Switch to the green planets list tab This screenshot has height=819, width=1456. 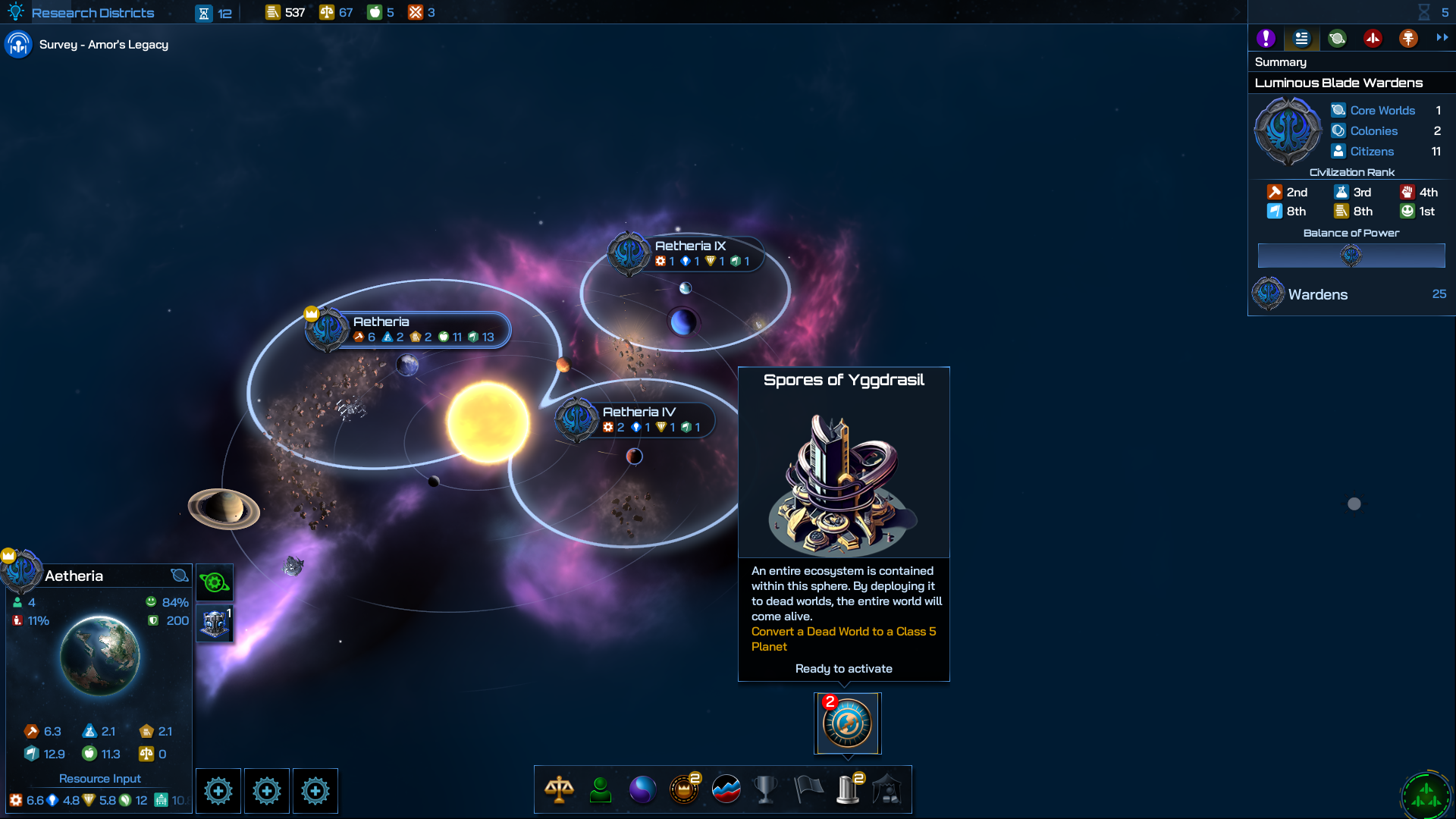coord(1337,38)
